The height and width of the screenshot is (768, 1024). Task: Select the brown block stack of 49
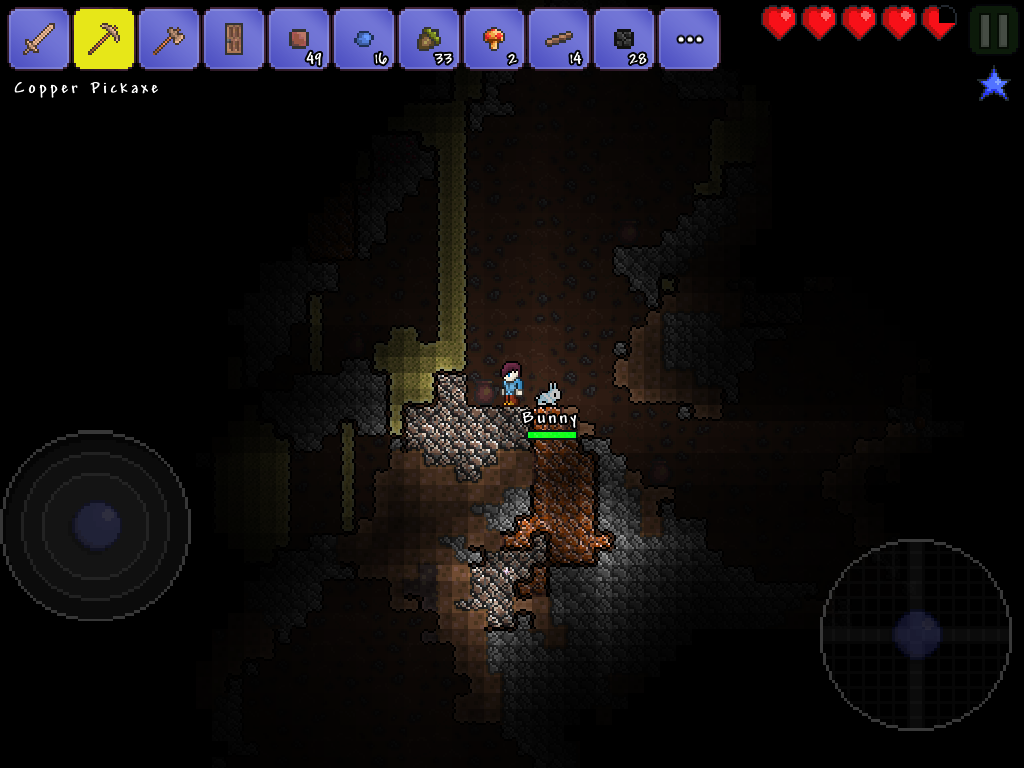pos(299,39)
